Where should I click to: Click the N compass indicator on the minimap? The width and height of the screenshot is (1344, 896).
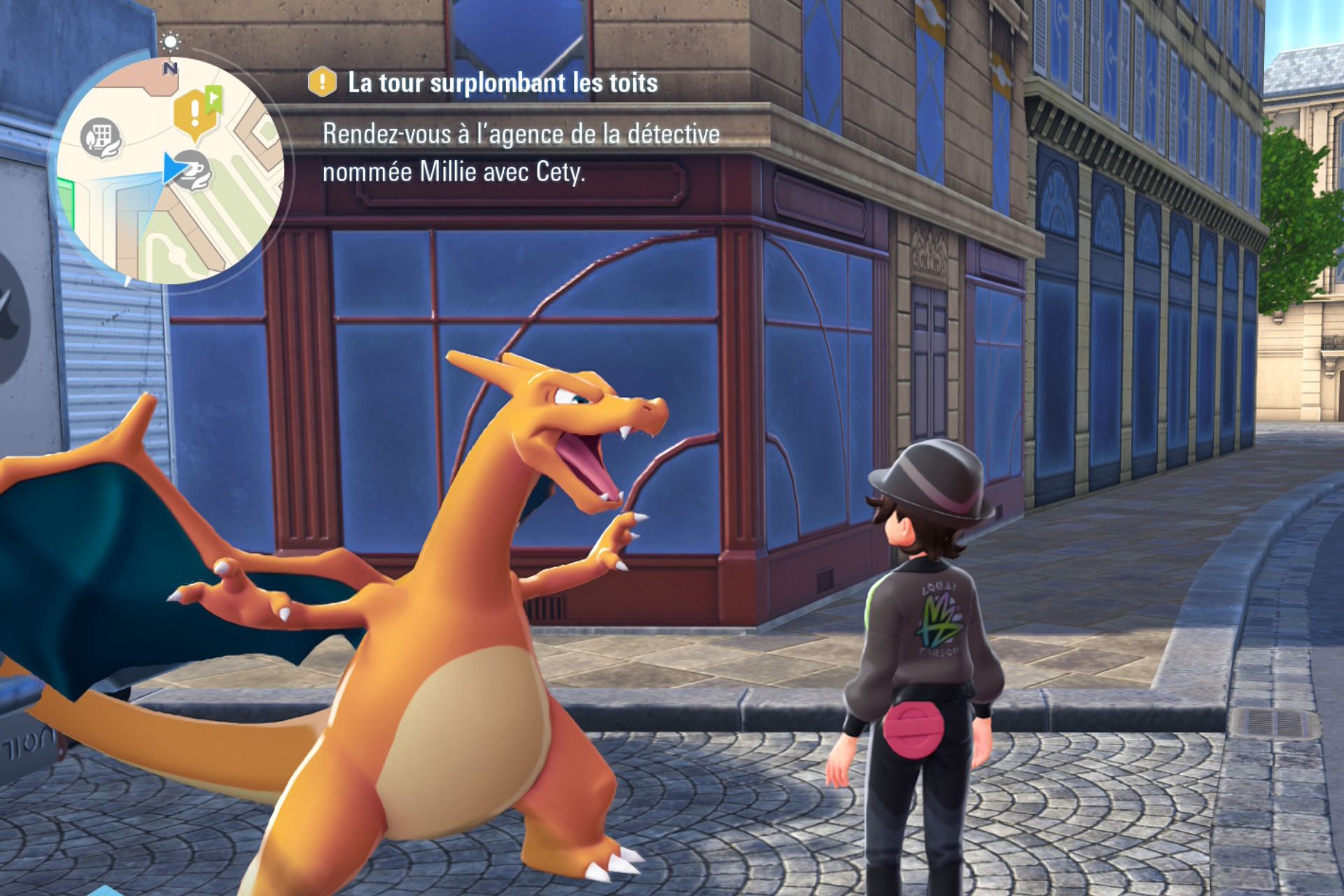[x=170, y=68]
